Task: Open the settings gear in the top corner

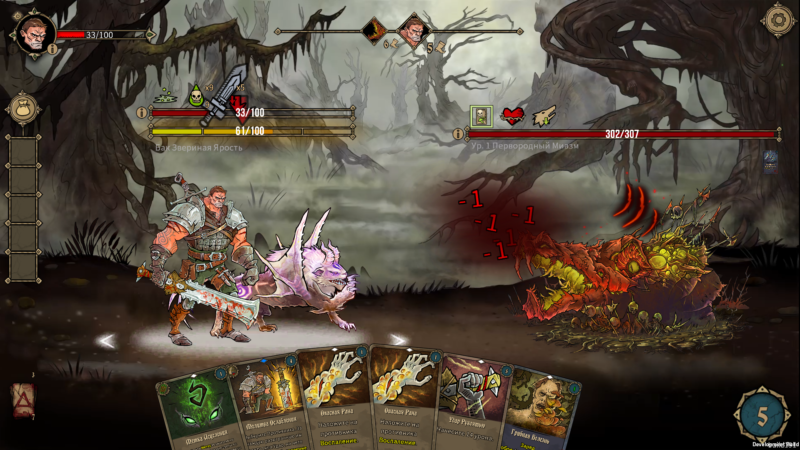Action: click(777, 20)
